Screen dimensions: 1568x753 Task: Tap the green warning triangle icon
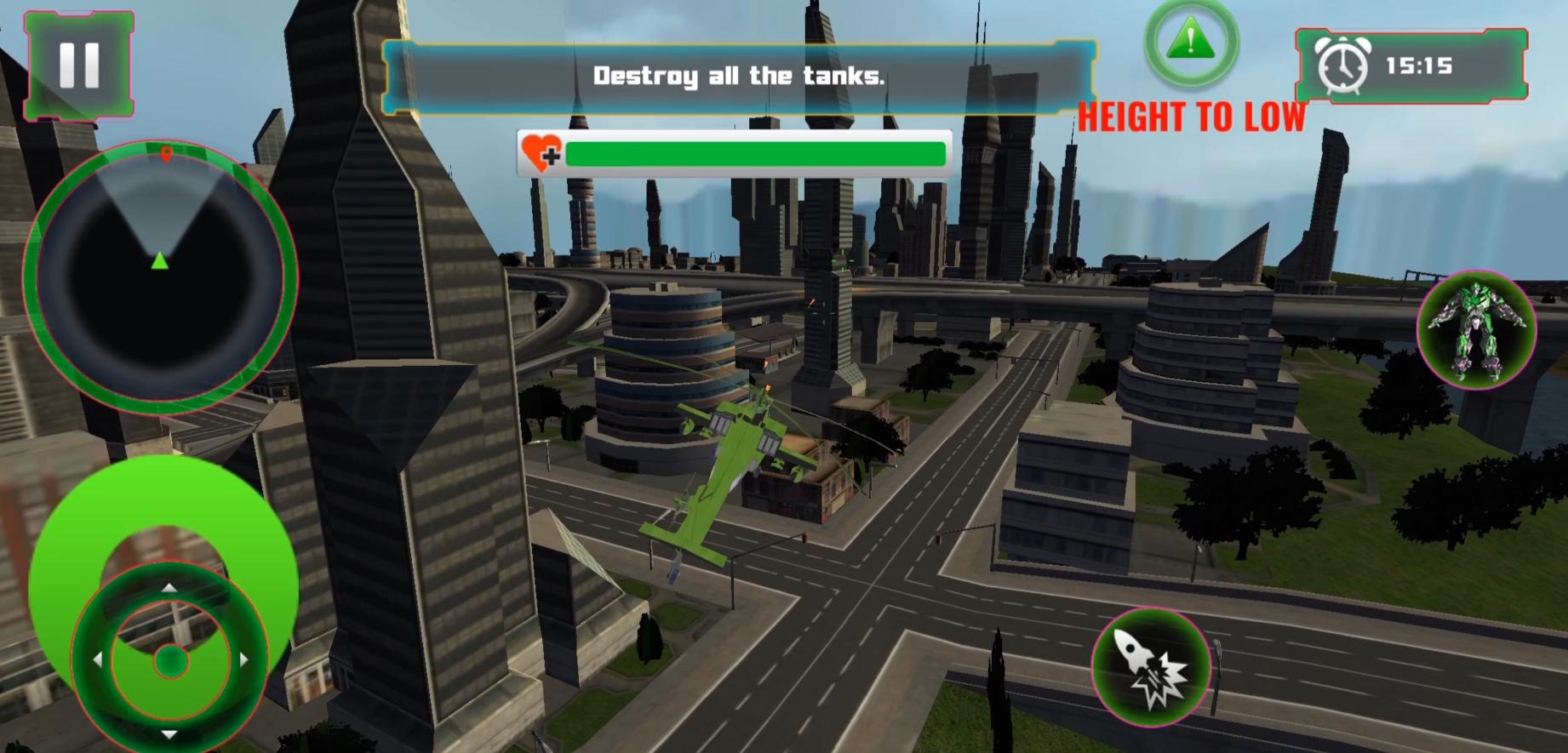(1190, 42)
